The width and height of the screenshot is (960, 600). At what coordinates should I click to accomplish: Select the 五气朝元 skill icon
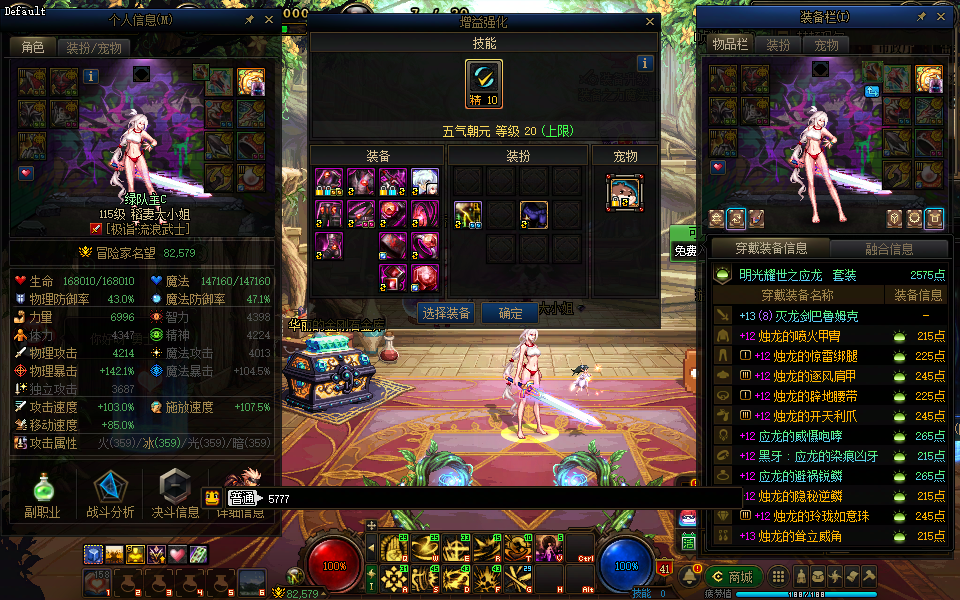(x=484, y=83)
